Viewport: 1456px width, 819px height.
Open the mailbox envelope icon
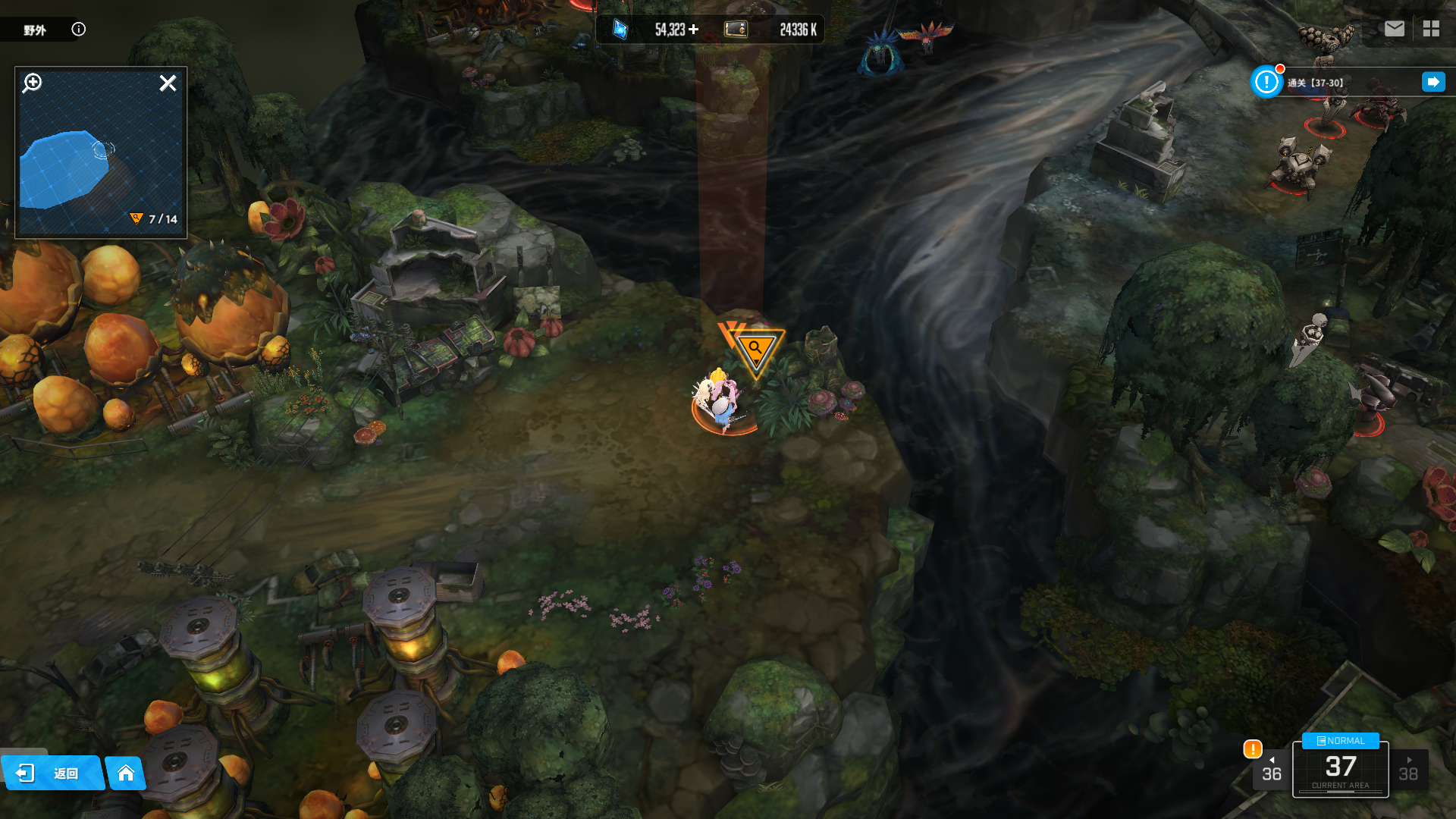click(1394, 29)
